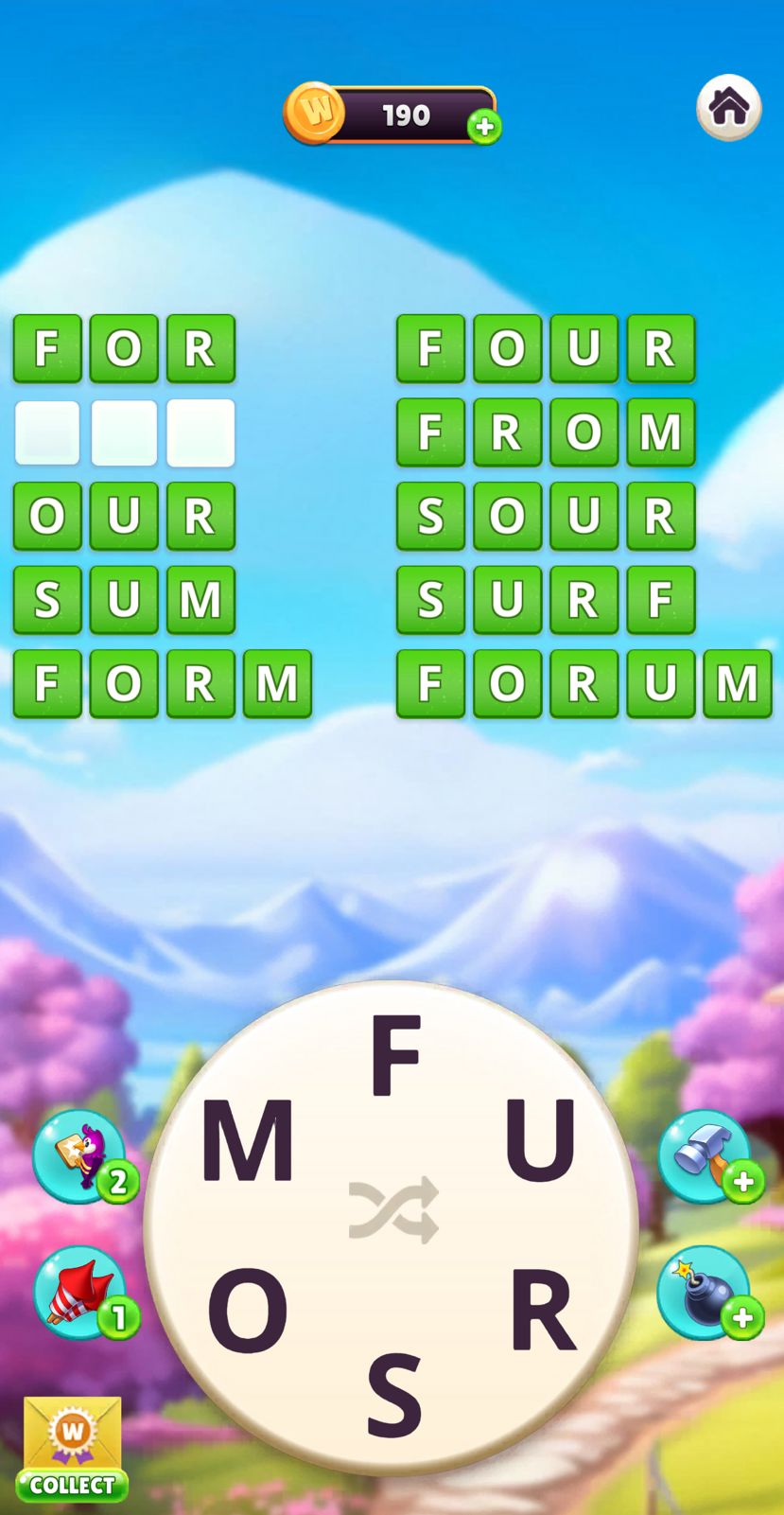Open the home menu
784x1515 pixels.
click(x=728, y=107)
